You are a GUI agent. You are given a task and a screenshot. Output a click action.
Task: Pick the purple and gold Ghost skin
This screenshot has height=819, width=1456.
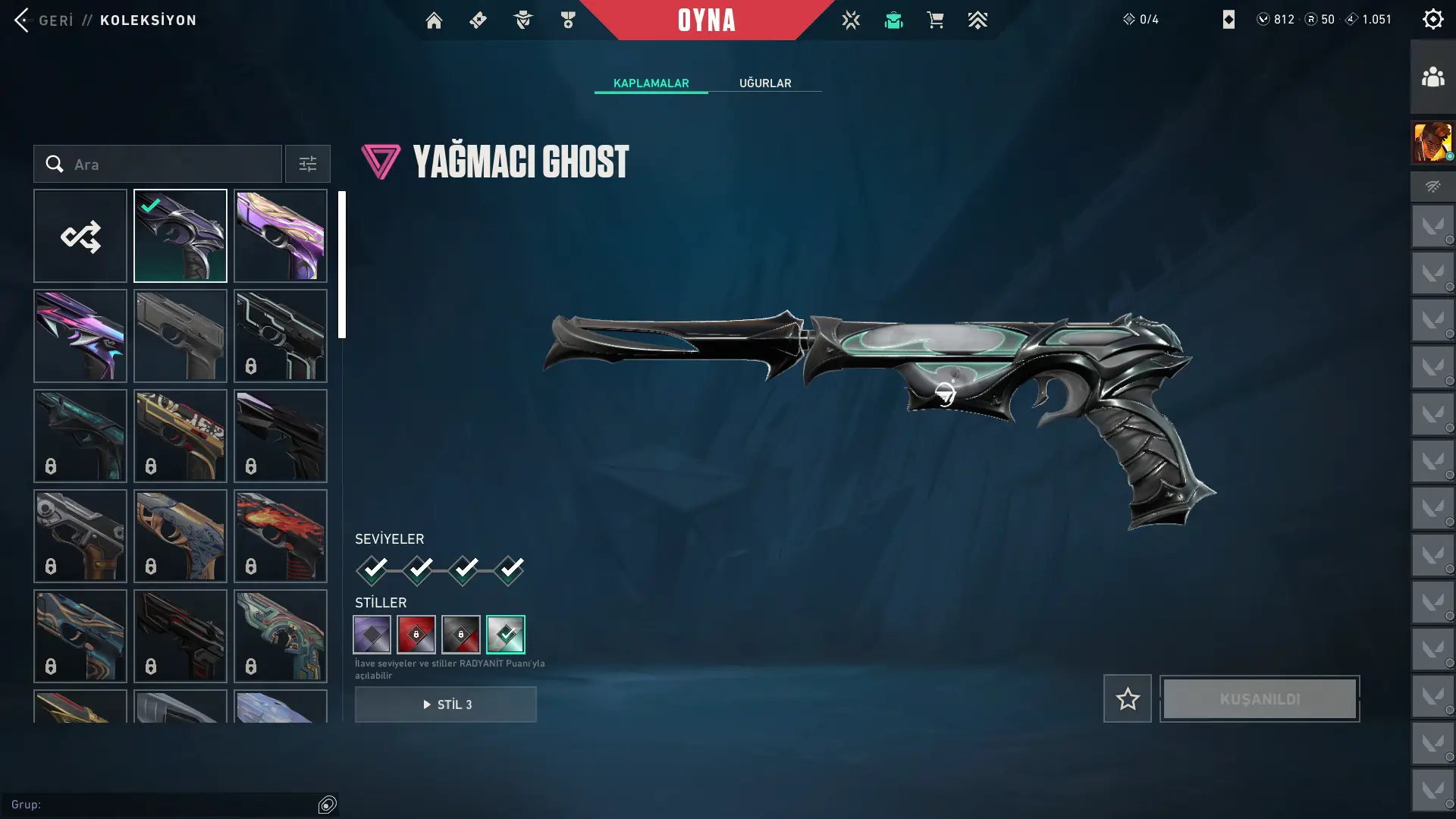pyautogui.click(x=281, y=236)
